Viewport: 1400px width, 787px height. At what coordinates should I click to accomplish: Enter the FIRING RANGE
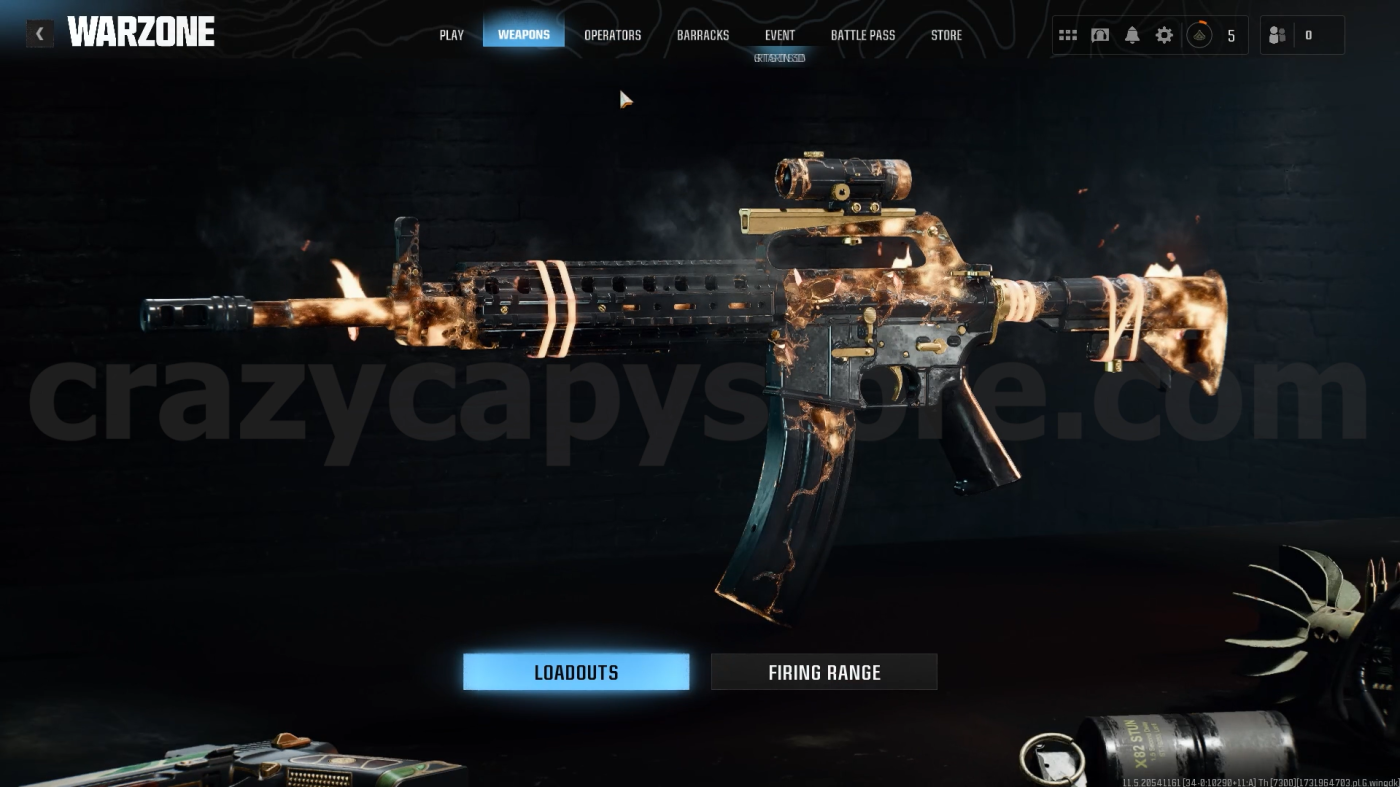click(x=824, y=671)
